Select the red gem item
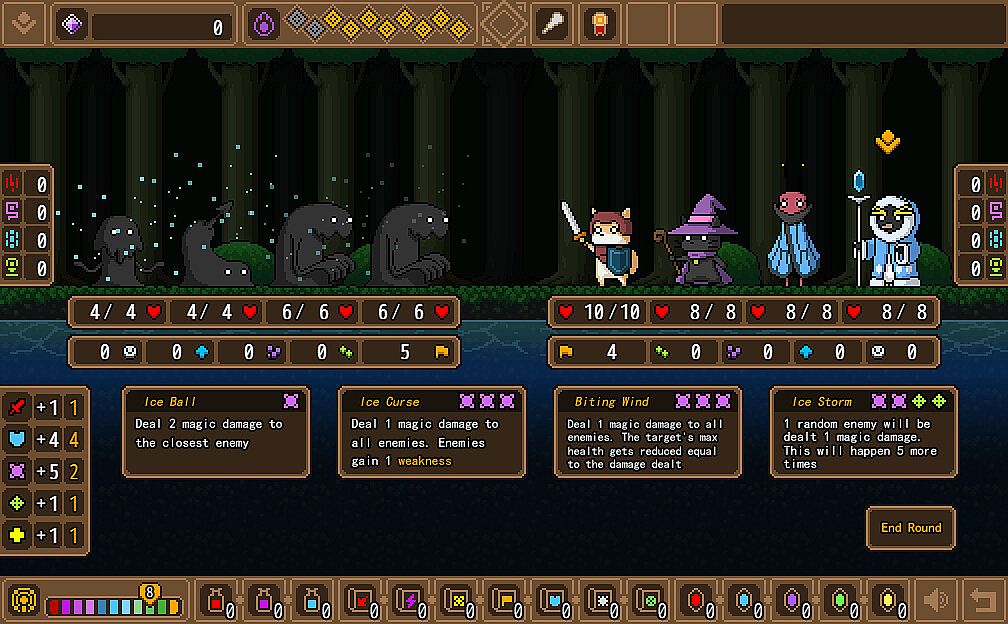Image resolution: width=1008 pixels, height=624 pixels. point(695,600)
